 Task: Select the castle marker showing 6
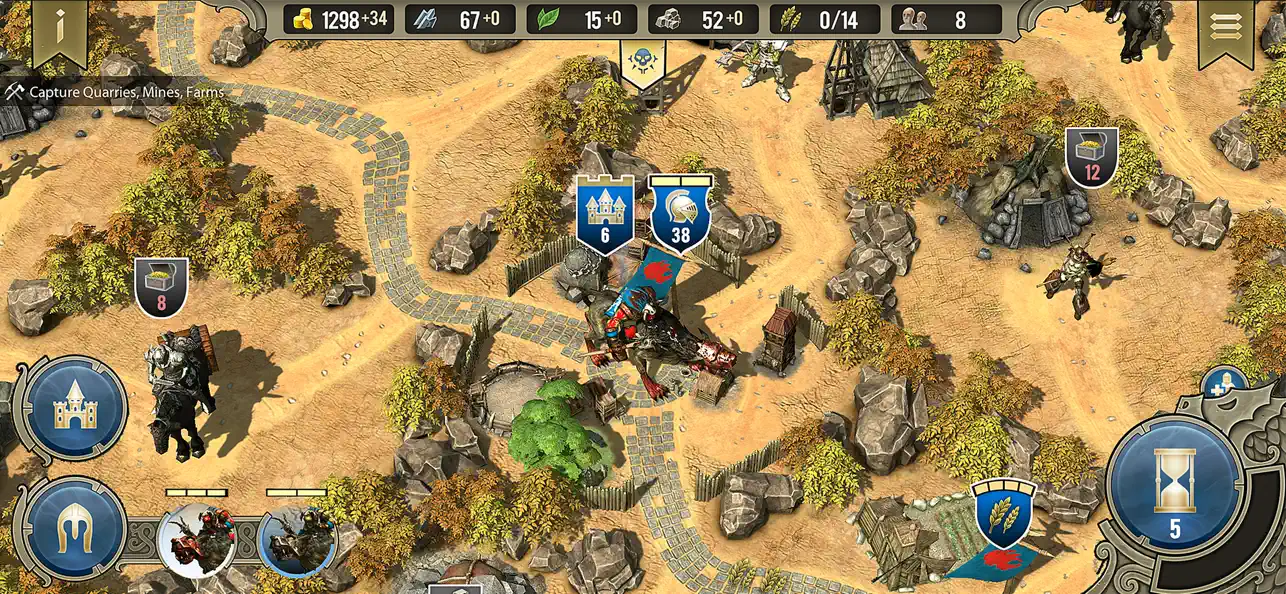click(x=605, y=214)
